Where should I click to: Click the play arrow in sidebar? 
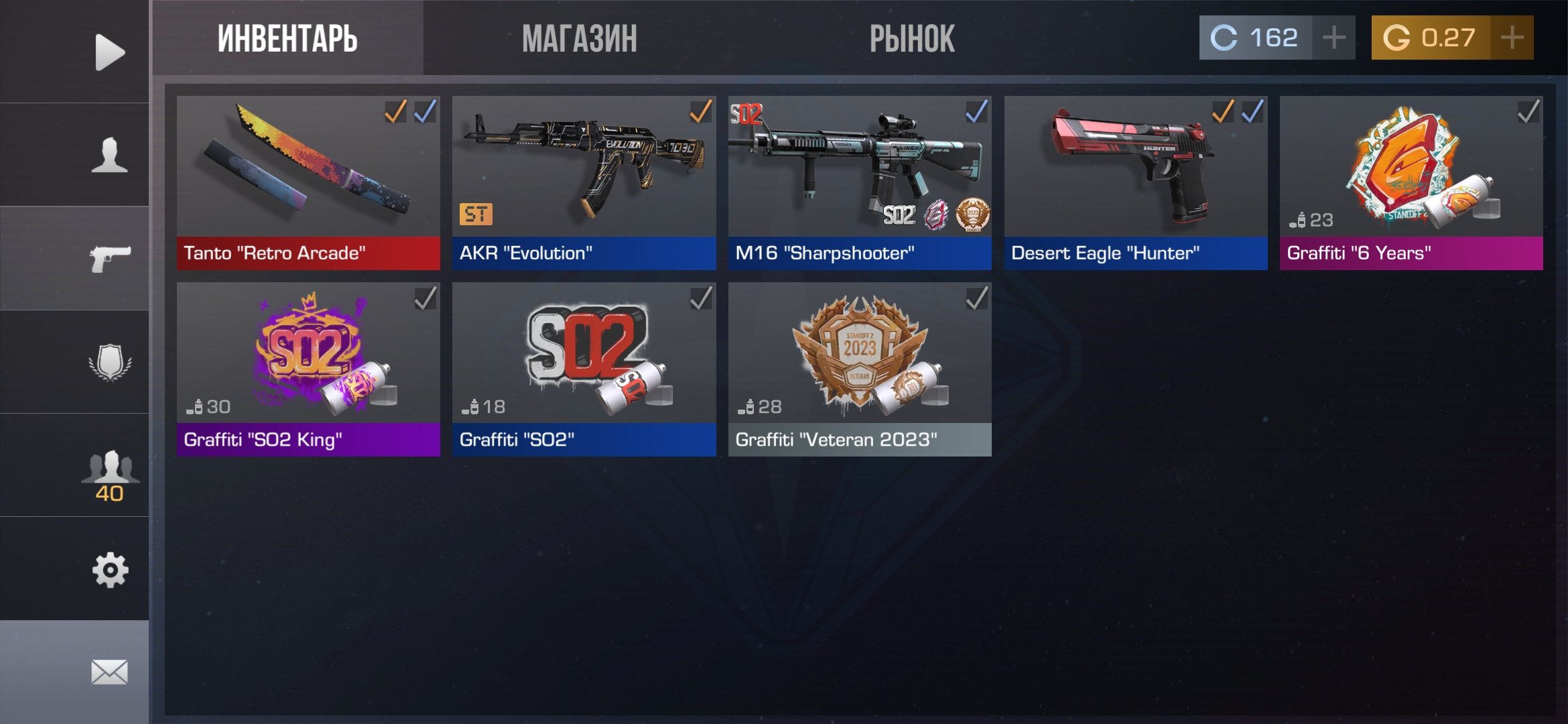point(109,52)
